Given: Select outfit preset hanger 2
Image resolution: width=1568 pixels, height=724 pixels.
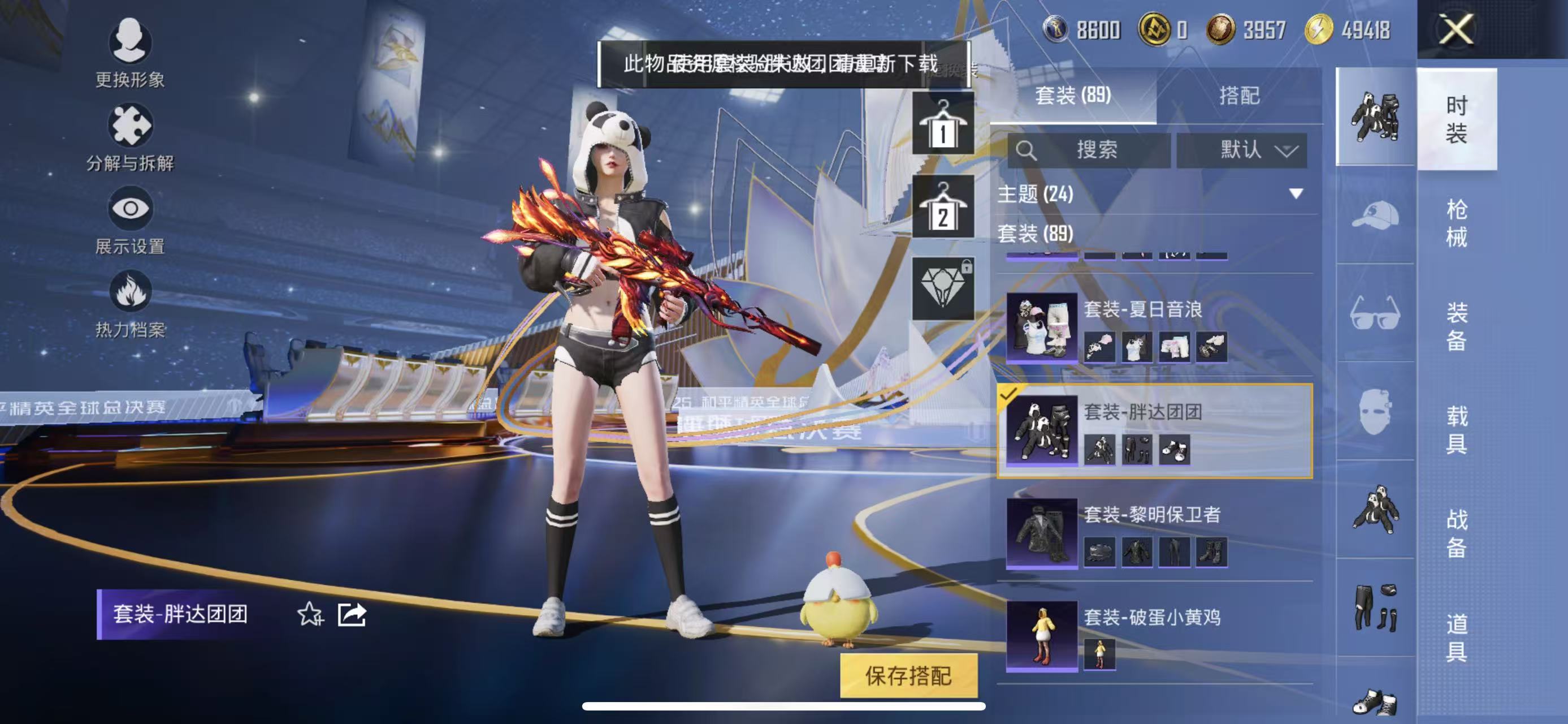Looking at the screenshot, I should coord(943,208).
